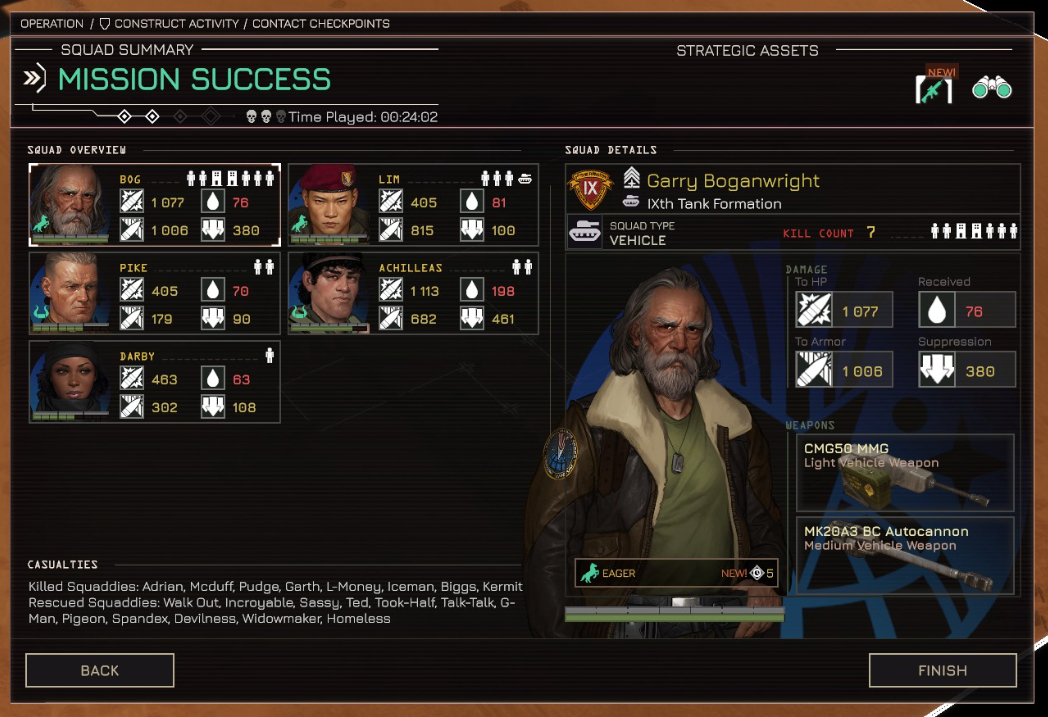Screen dimensions: 1048x717
Task: Go back with the BACK button
Action: click(x=100, y=670)
